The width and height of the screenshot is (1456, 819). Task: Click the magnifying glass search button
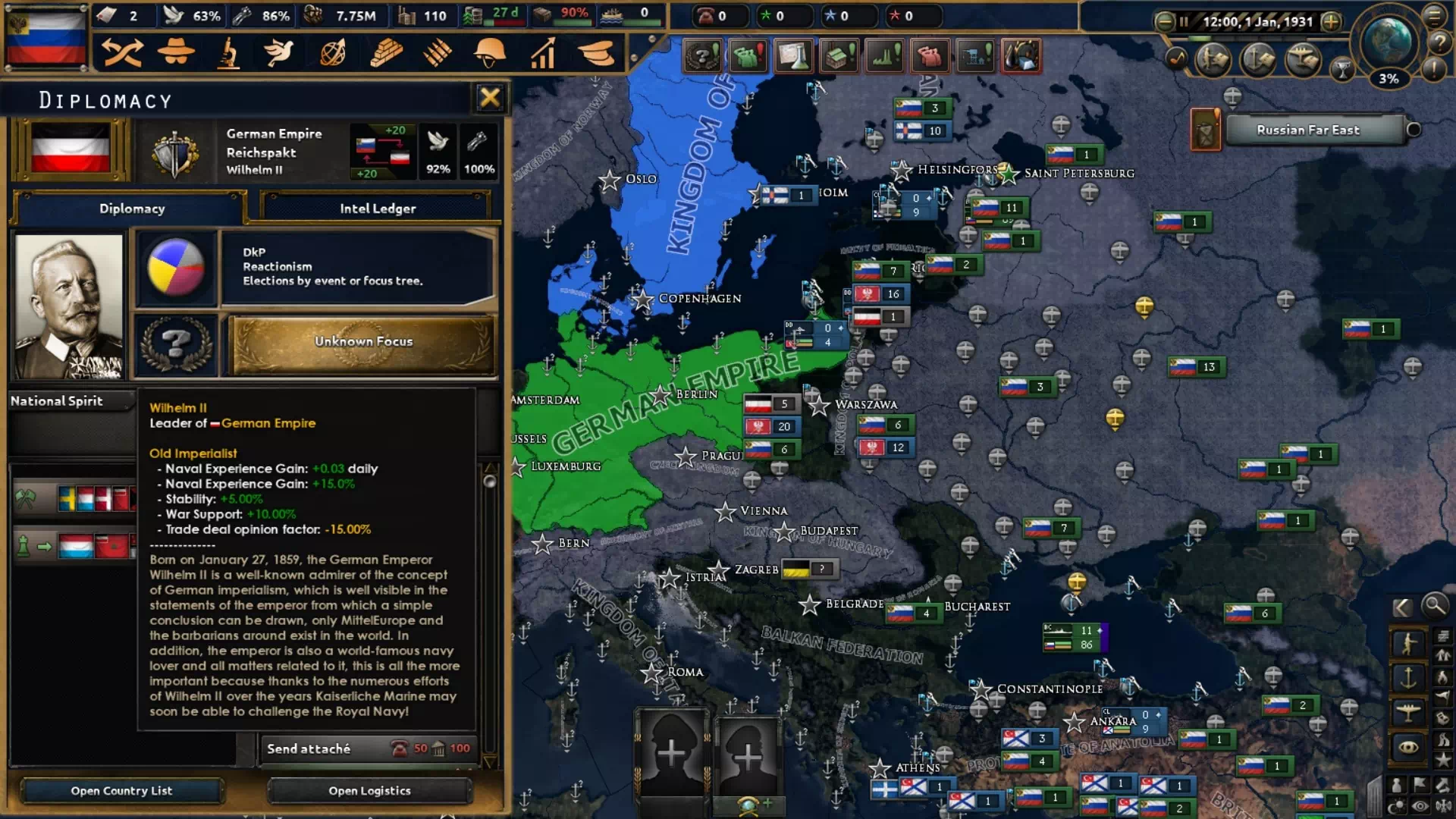[1434, 606]
